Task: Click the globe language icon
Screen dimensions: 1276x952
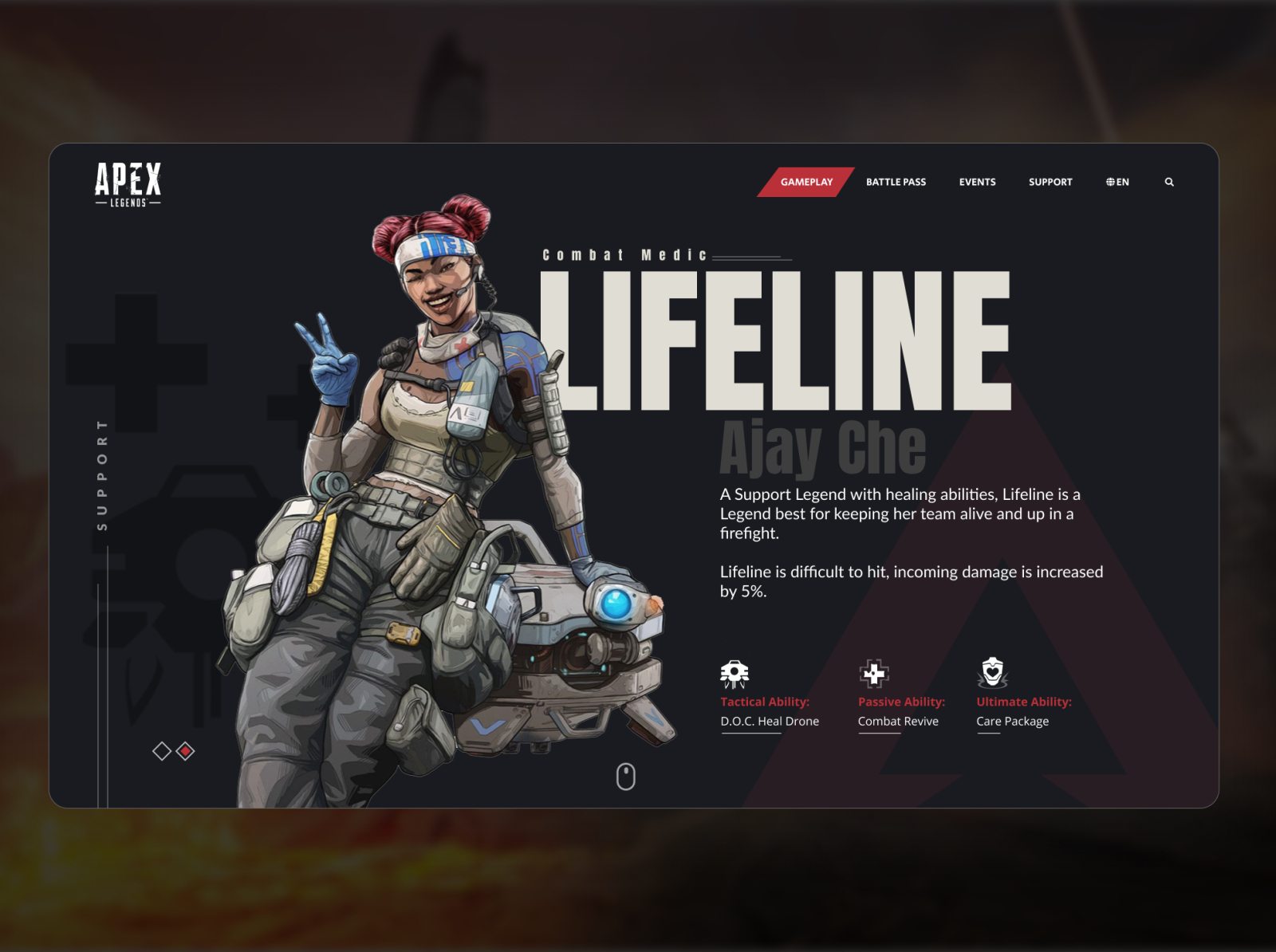Action: coord(1109,182)
